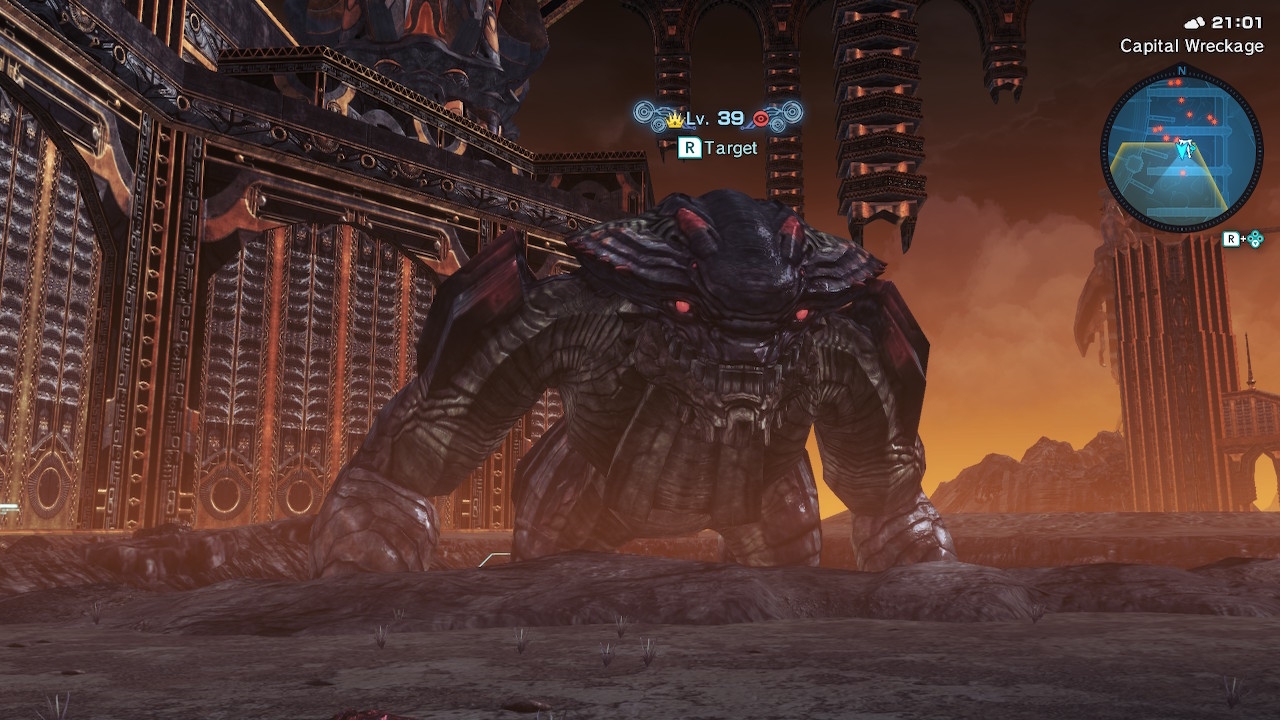Target the Lv. 39 enemy nameplate

[x=718, y=119]
